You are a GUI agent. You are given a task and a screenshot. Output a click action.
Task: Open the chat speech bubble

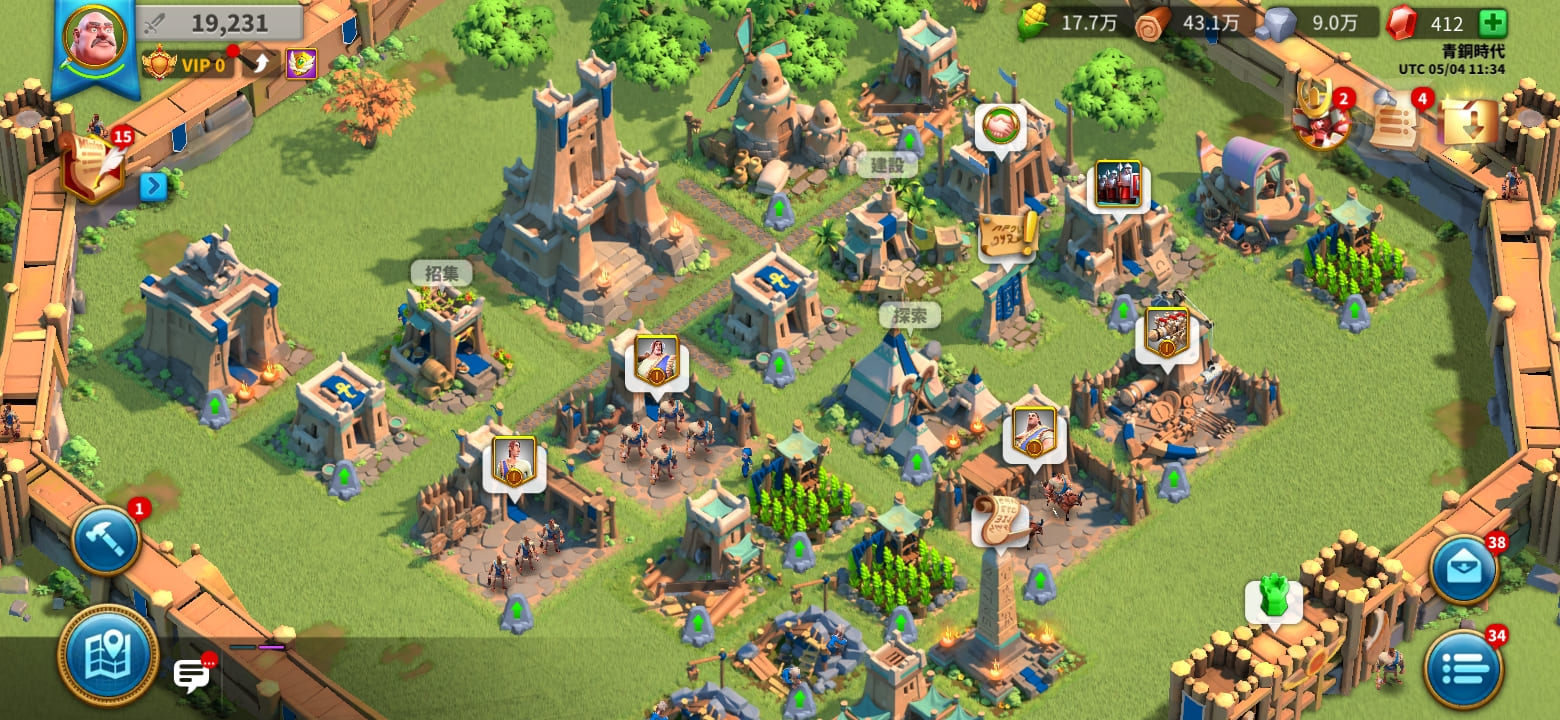click(191, 675)
